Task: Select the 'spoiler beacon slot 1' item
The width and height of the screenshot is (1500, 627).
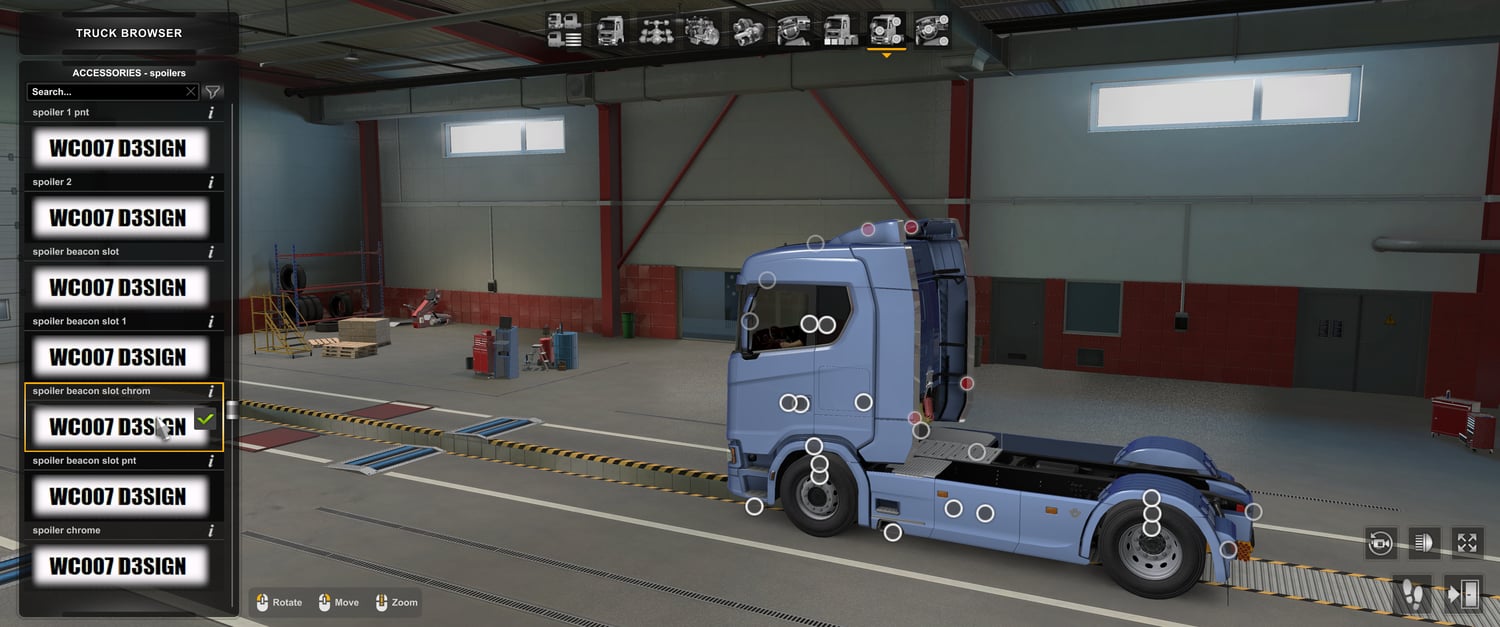Action: point(118,357)
